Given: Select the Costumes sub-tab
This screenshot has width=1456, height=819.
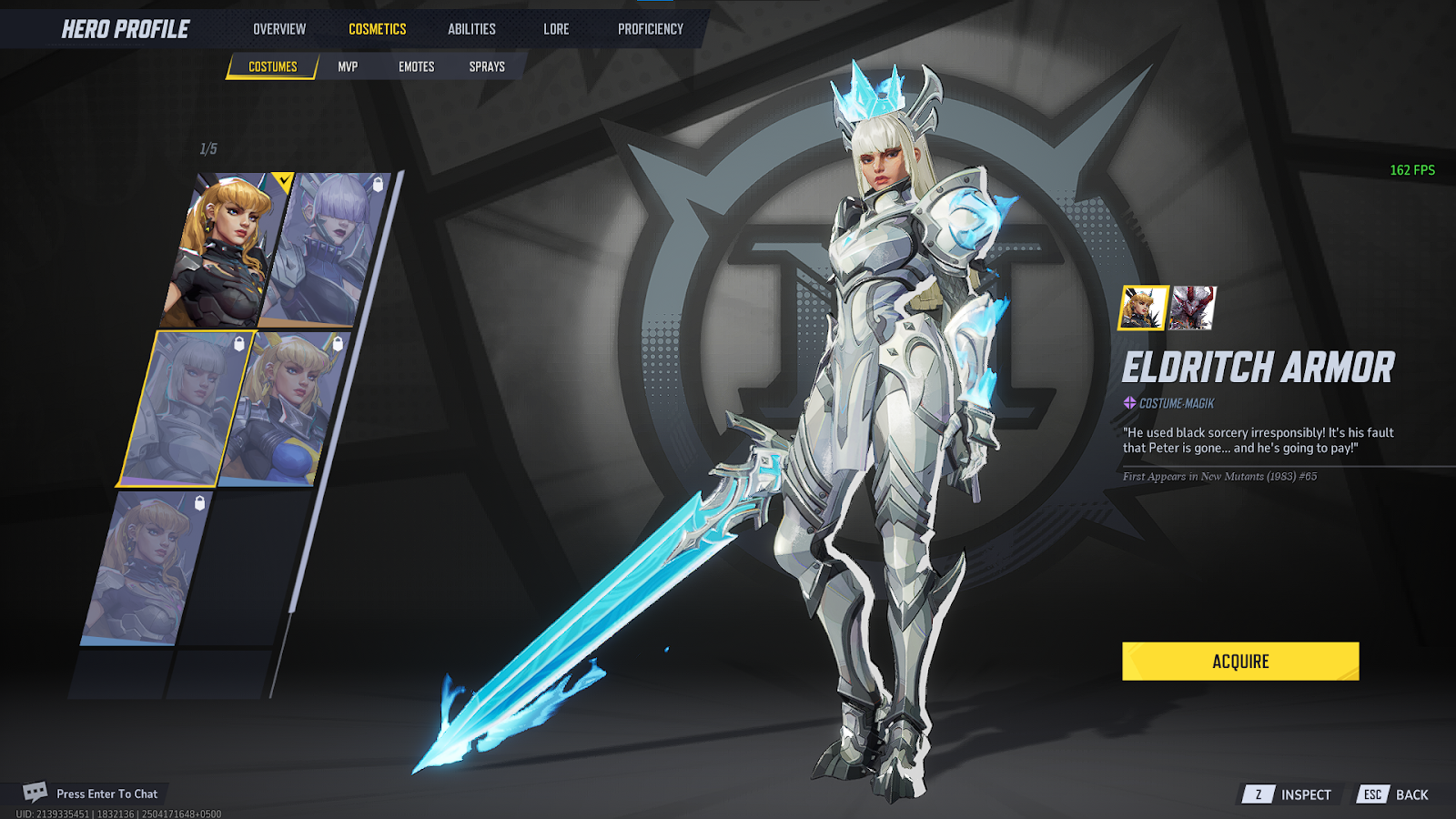Looking at the screenshot, I should pos(272,66).
